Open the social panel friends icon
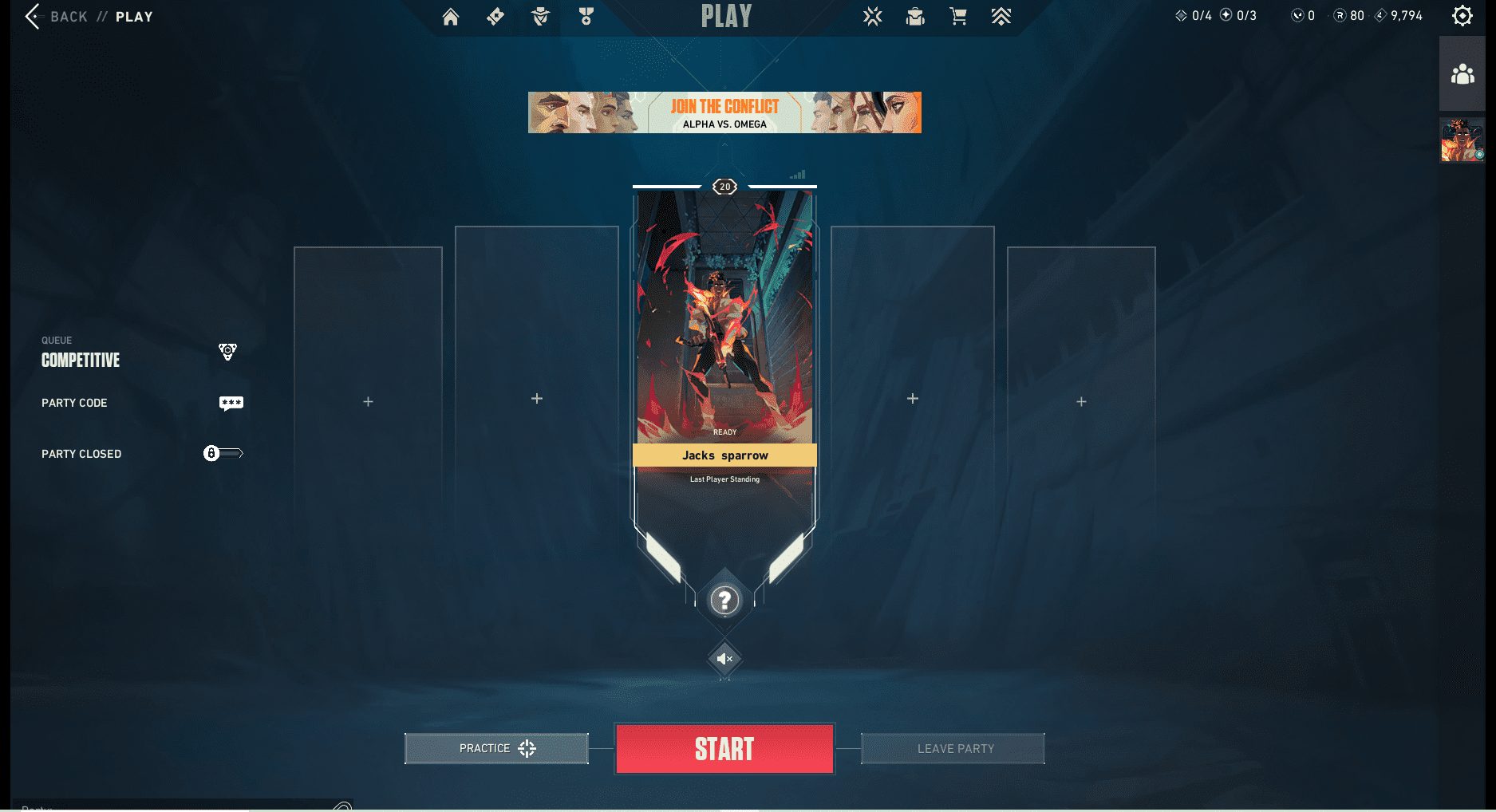Image resolution: width=1496 pixels, height=812 pixels. (x=1462, y=74)
